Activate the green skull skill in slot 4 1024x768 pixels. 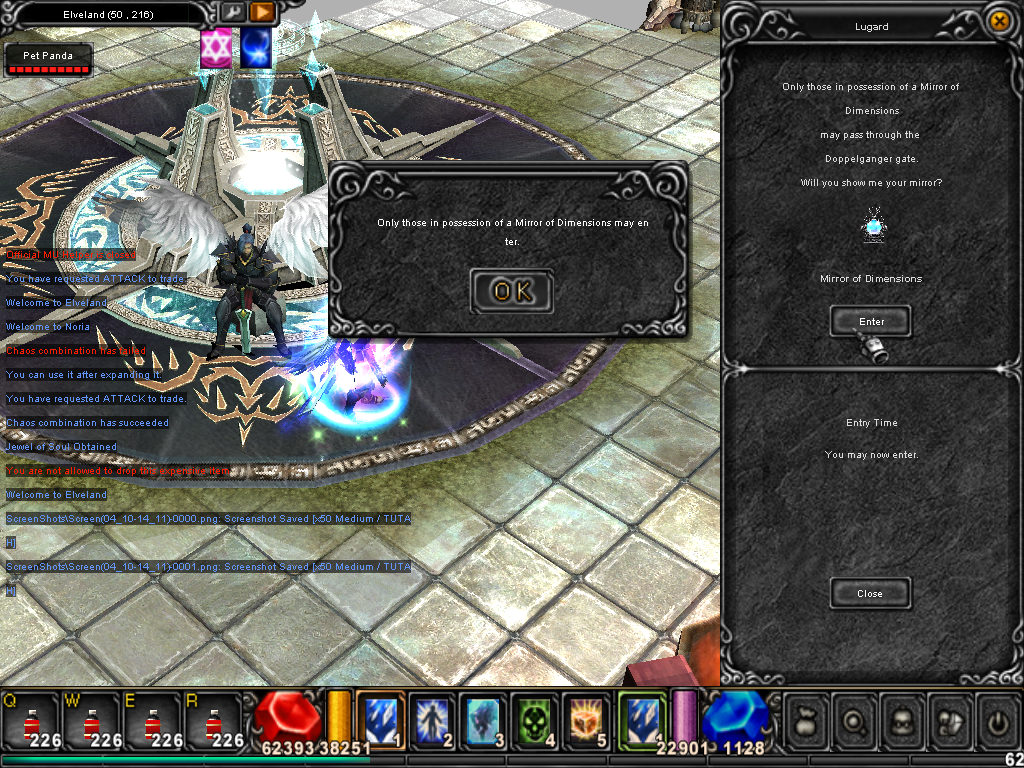(536, 719)
